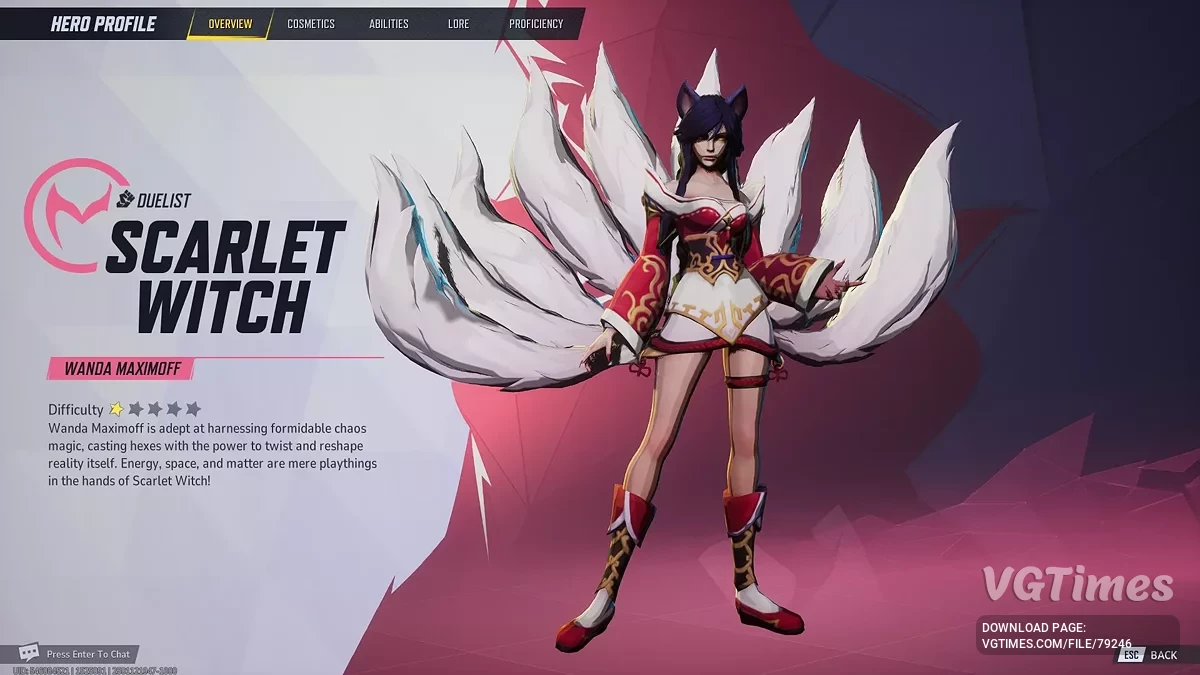Show the Abilities tab
The image size is (1200, 675).
(388, 24)
